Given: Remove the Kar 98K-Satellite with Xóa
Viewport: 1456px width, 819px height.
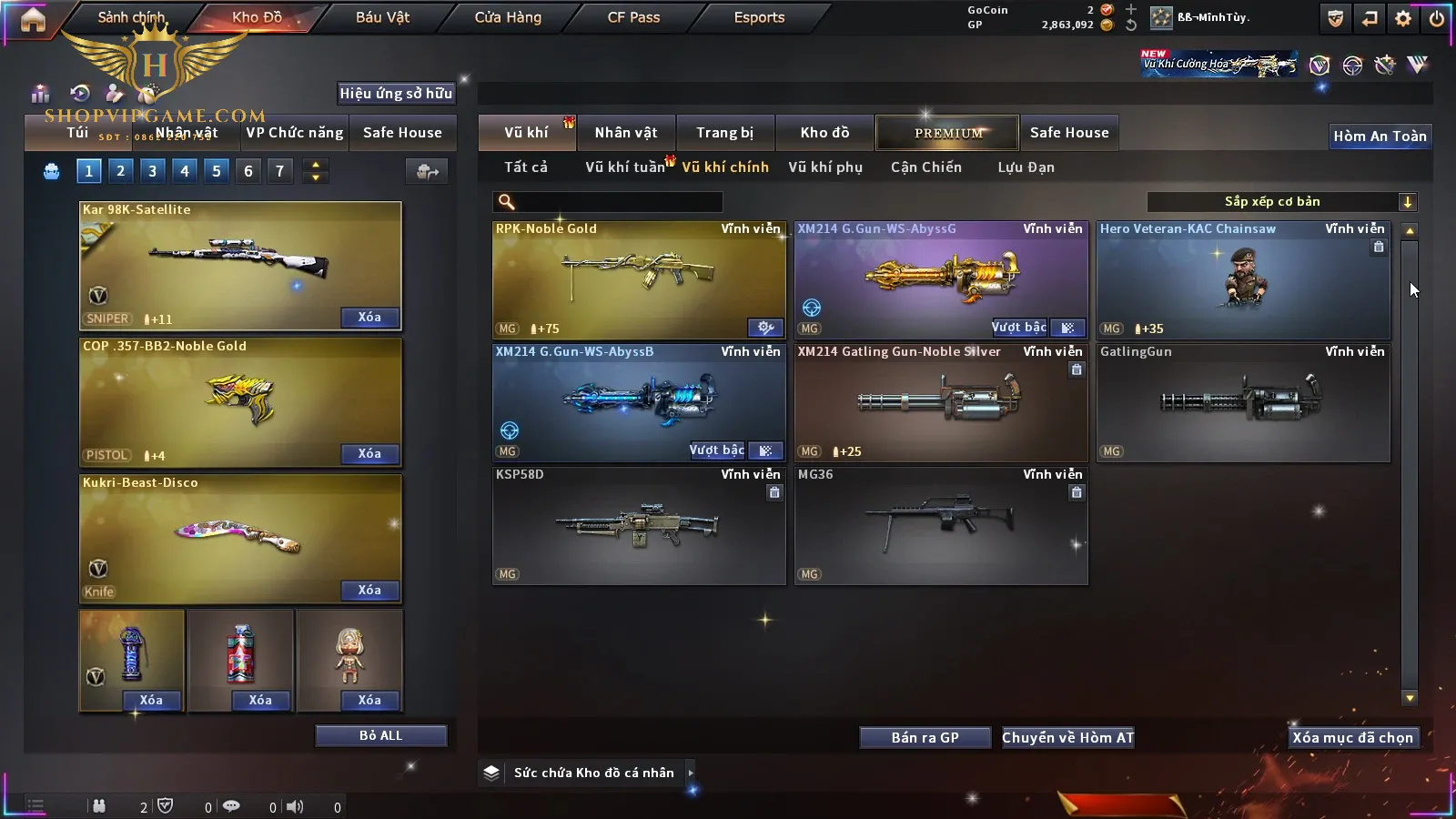Looking at the screenshot, I should pyautogui.click(x=369, y=318).
